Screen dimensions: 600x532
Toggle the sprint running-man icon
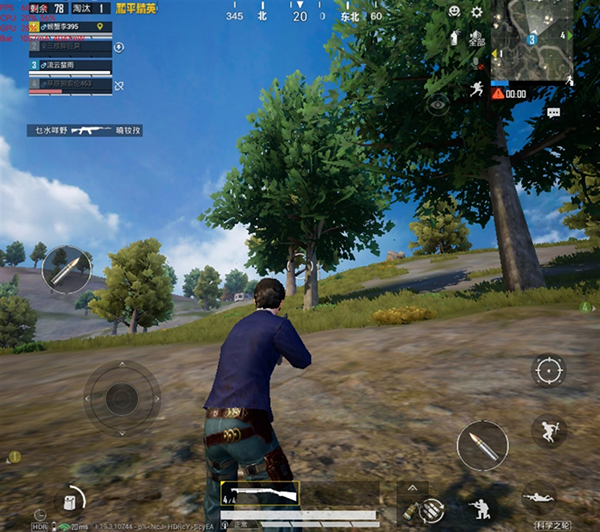[476, 89]
